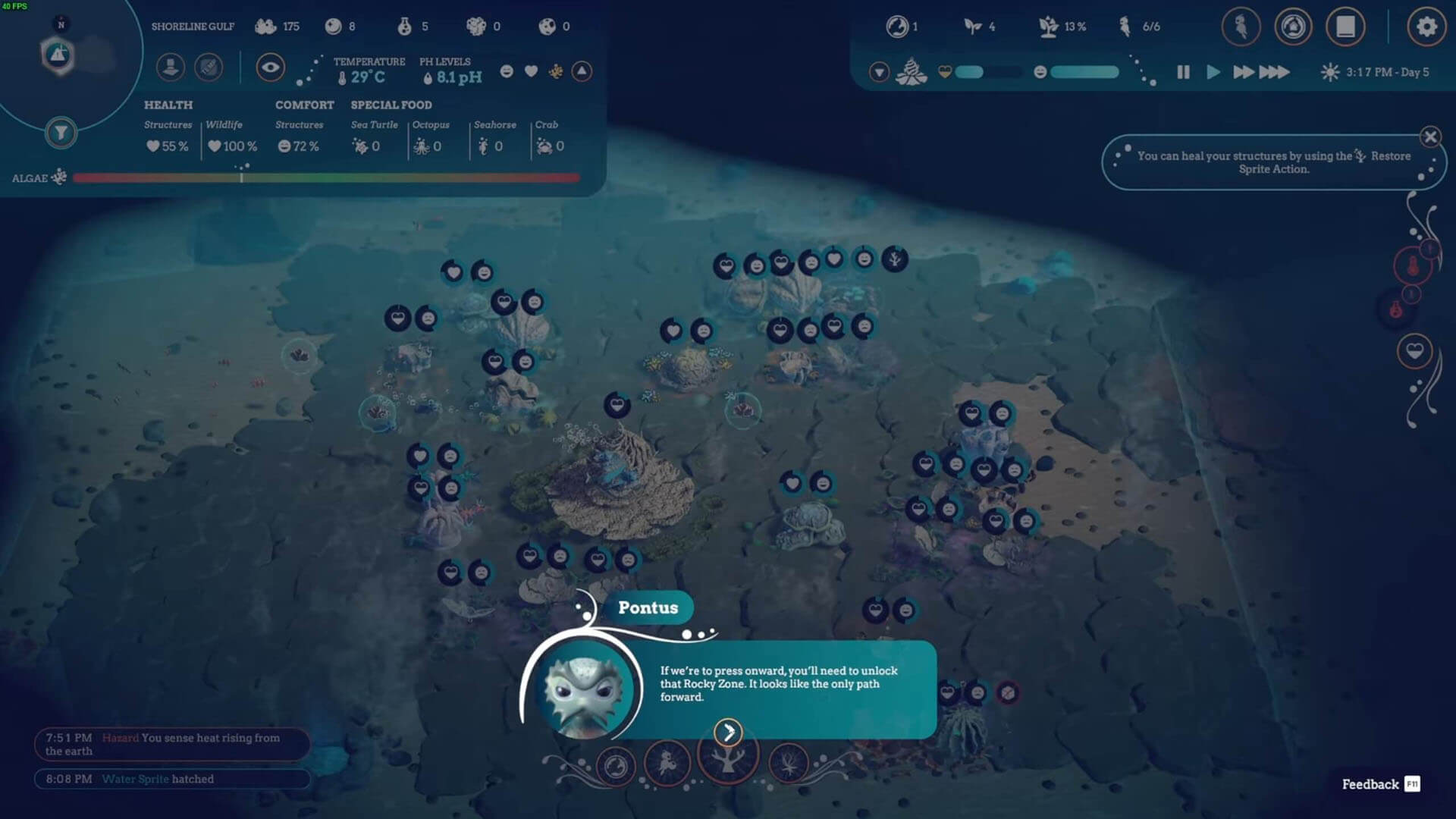Toggle the eye visibility overlay button
The image size is (1456, 819).
[270, 67]
